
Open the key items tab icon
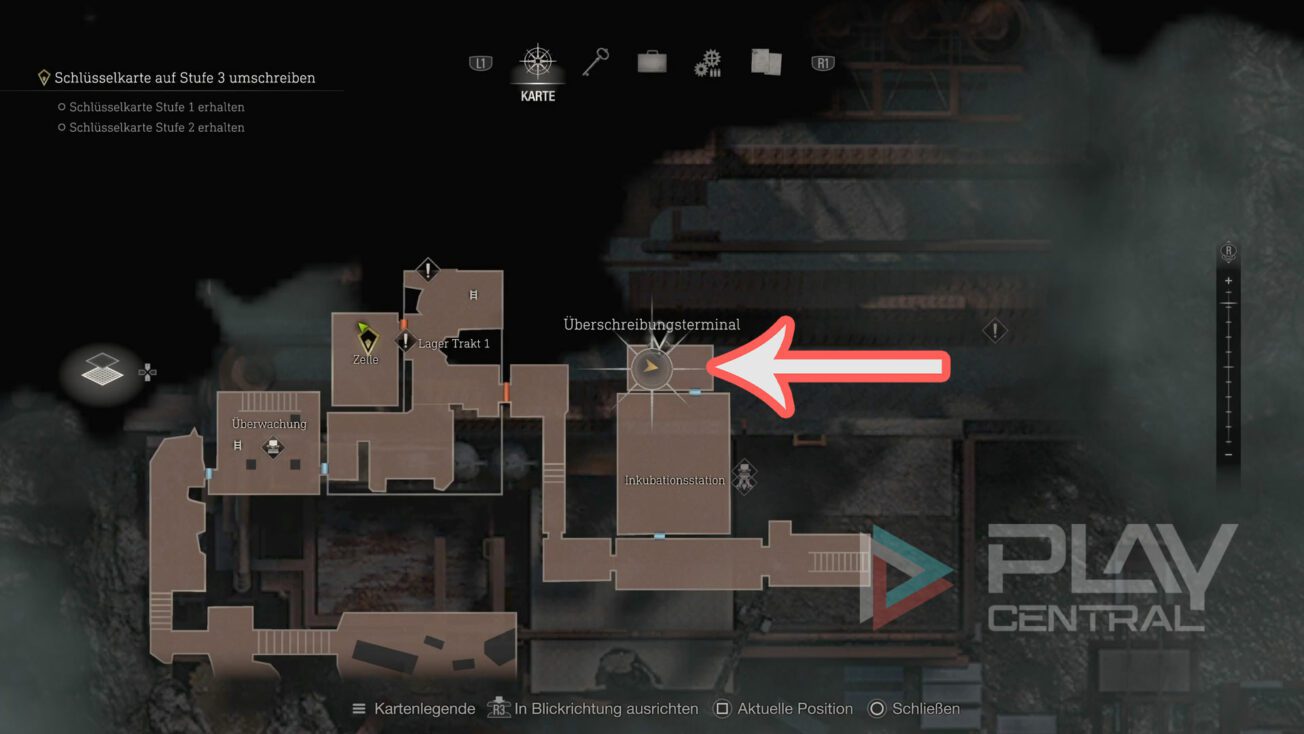[593, 62]
